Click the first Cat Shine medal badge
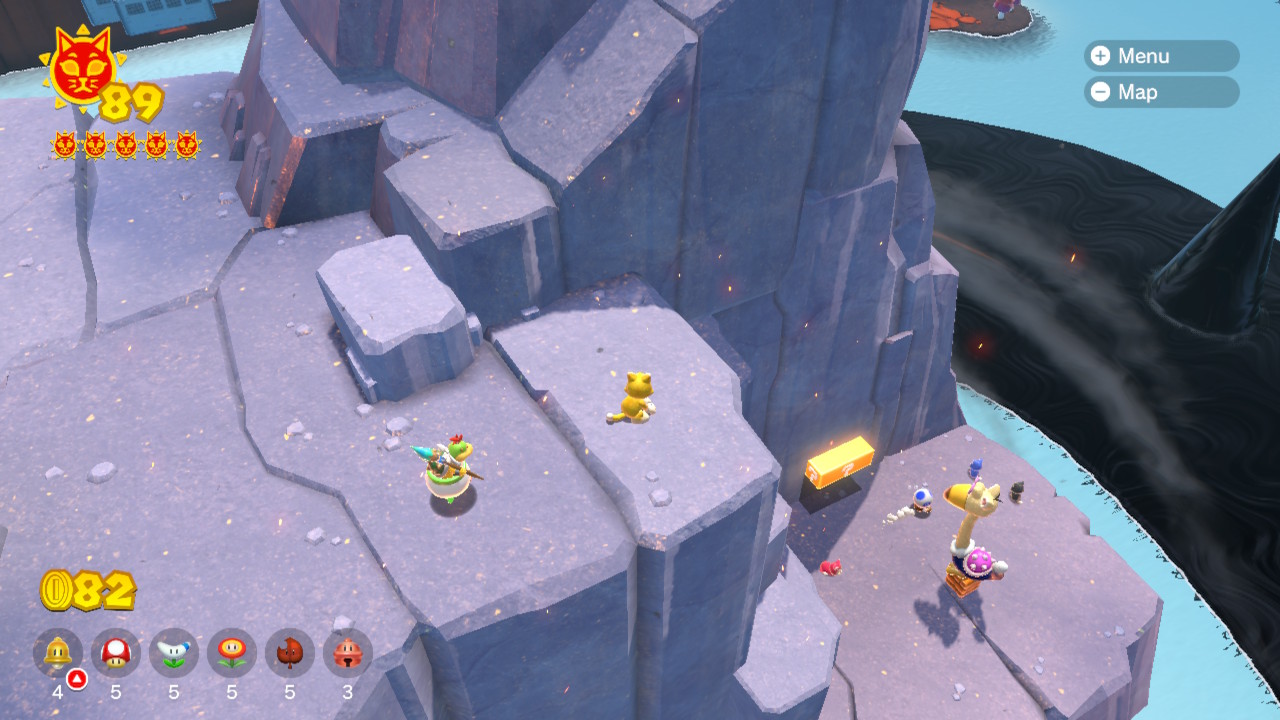 64,145
